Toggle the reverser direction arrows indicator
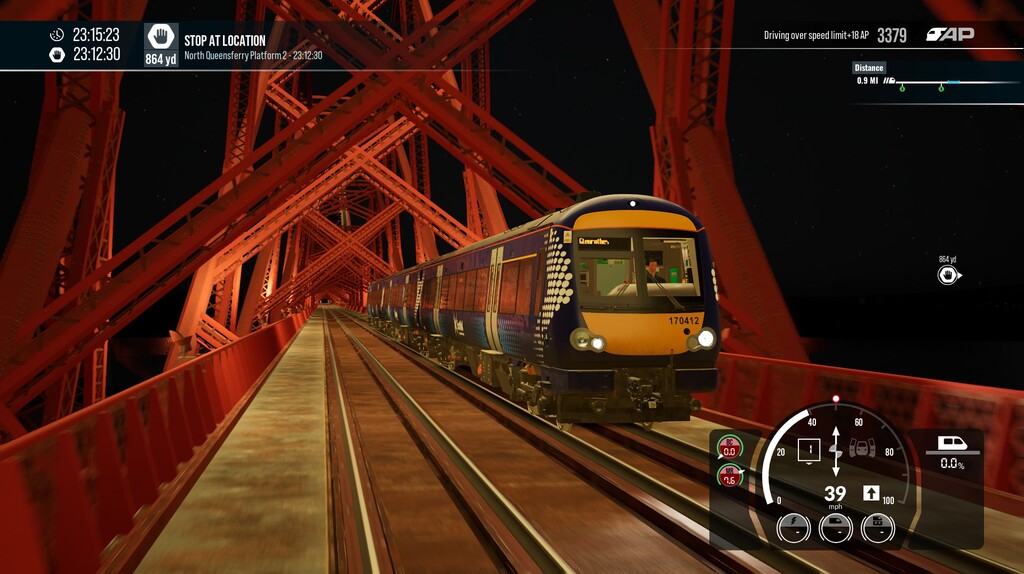Screen dimensions: 1024x574 (836, 450)
